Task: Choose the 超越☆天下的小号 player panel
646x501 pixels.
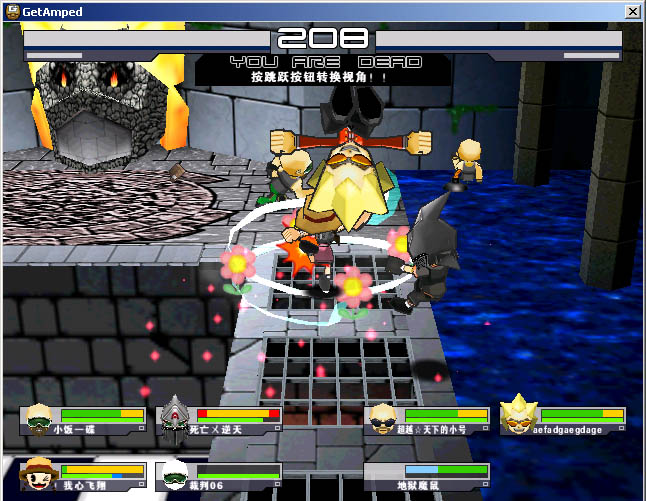Action: click(x=427, y=420)
